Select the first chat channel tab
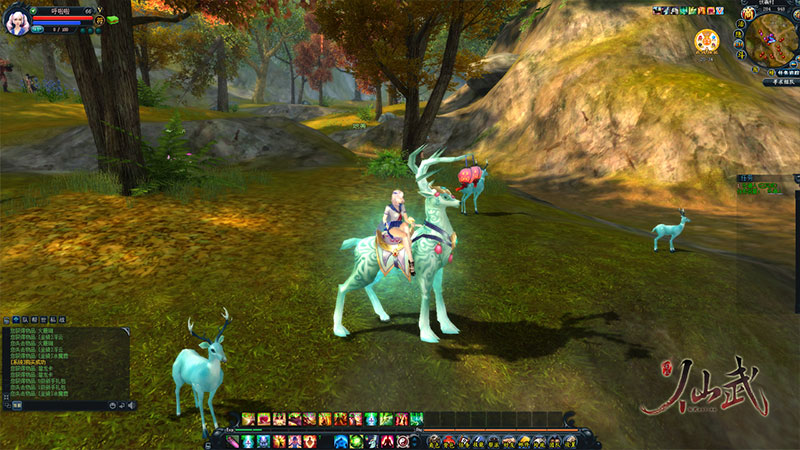Image resolution: width=800 pixels, height=450 pixels. click(17, 319)
